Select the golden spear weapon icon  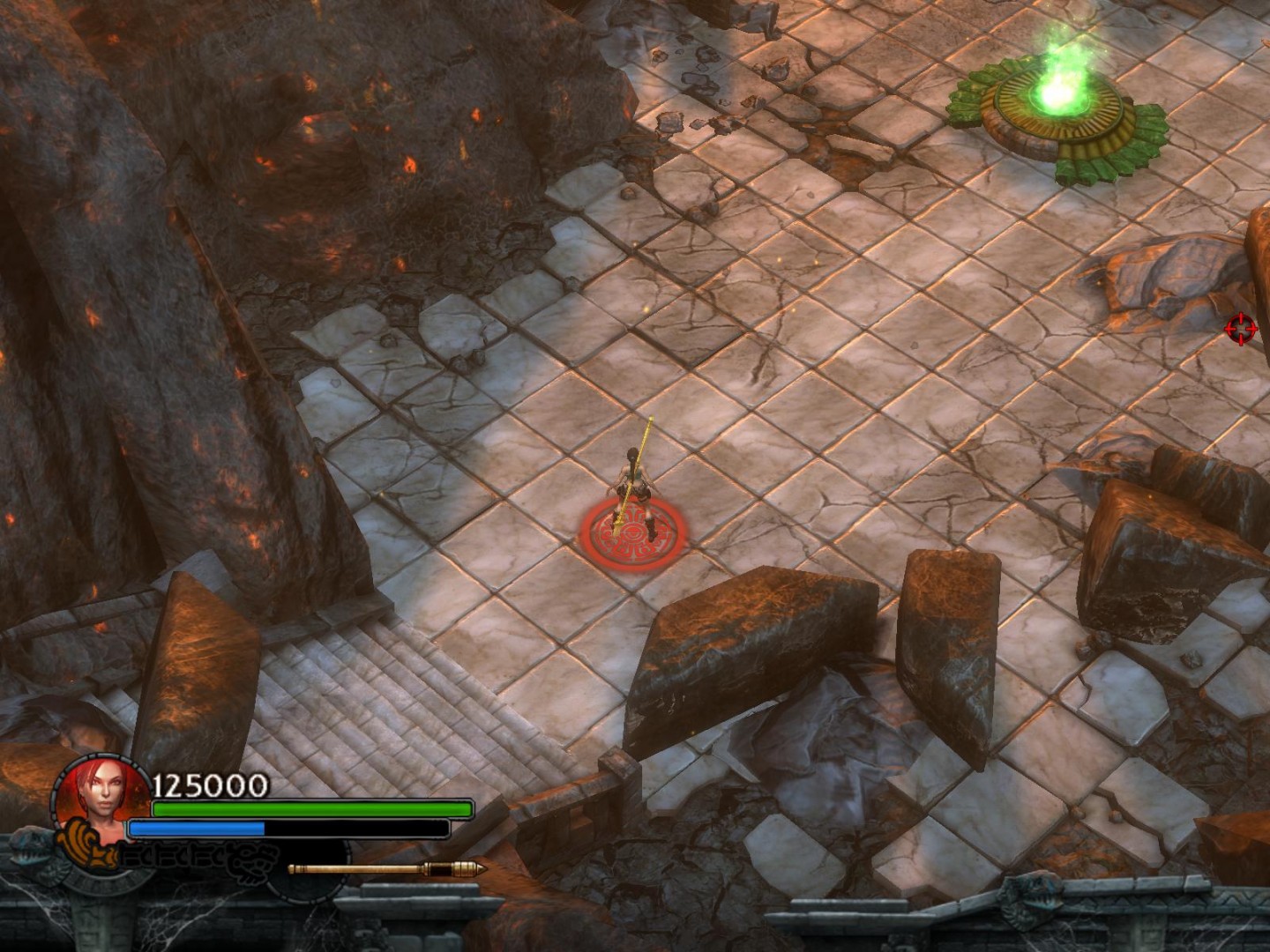(387, 869)
